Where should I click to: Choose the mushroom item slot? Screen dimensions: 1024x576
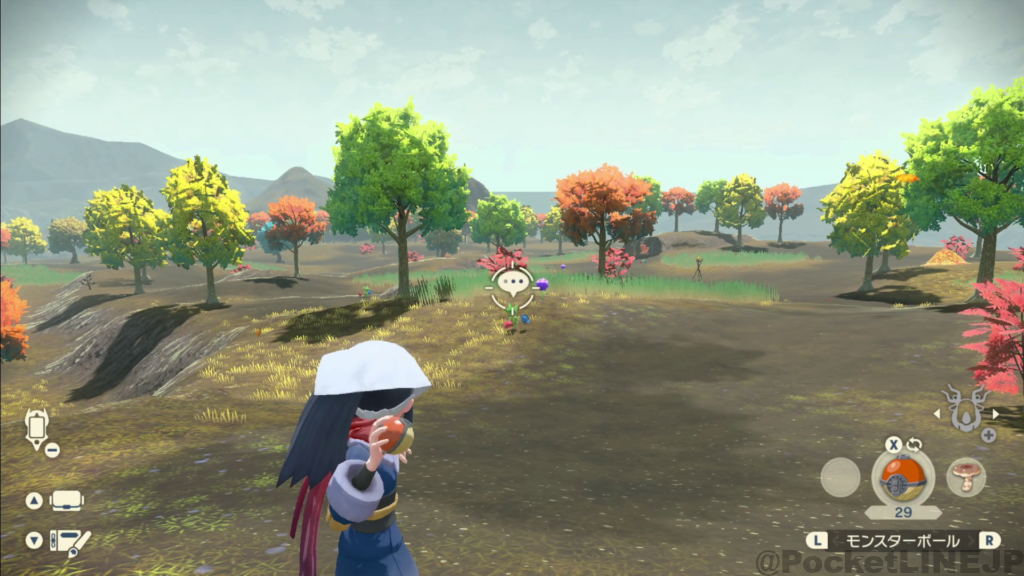coord(966,477)
